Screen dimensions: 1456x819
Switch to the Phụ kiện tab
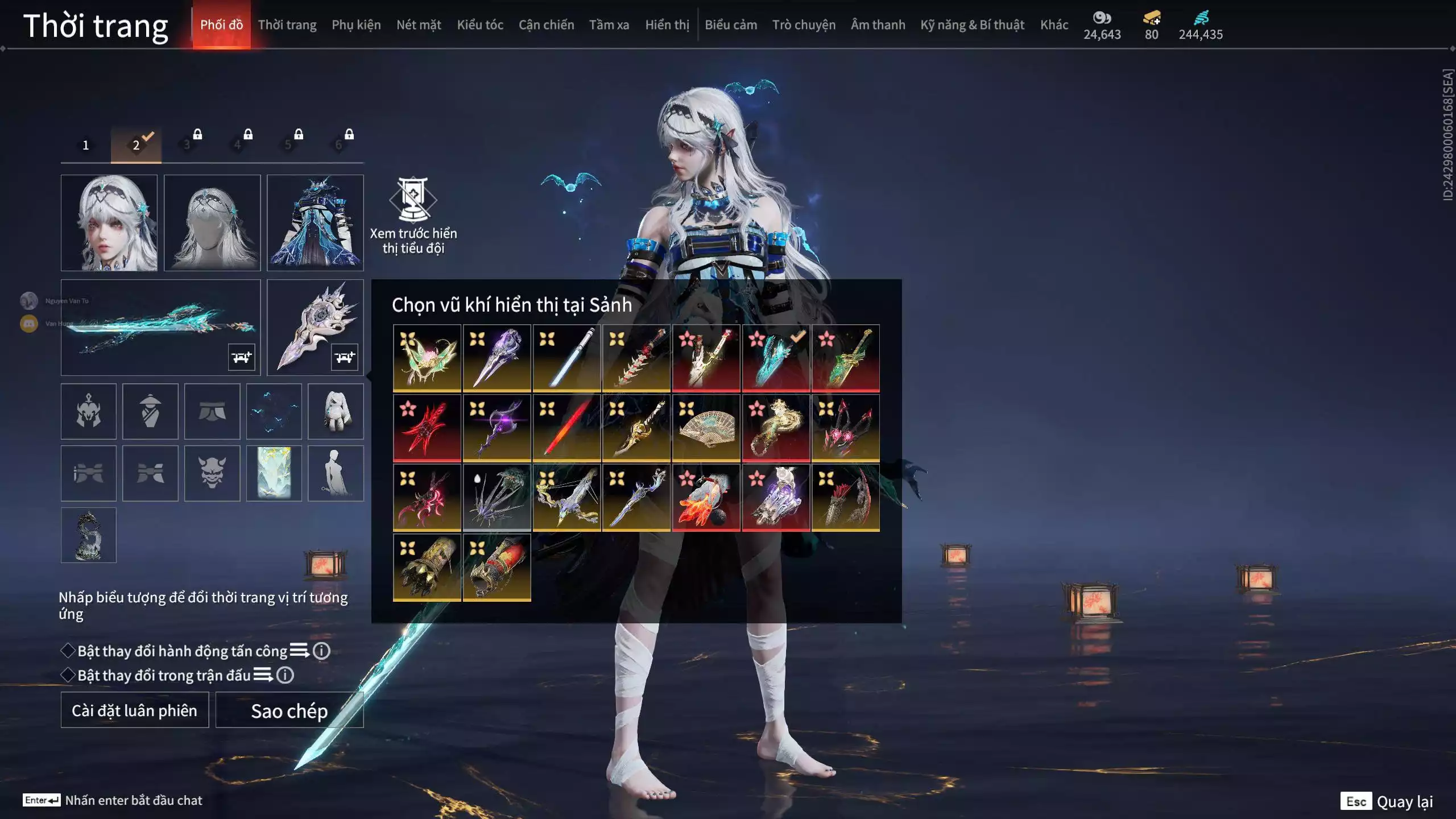[356, 25]
